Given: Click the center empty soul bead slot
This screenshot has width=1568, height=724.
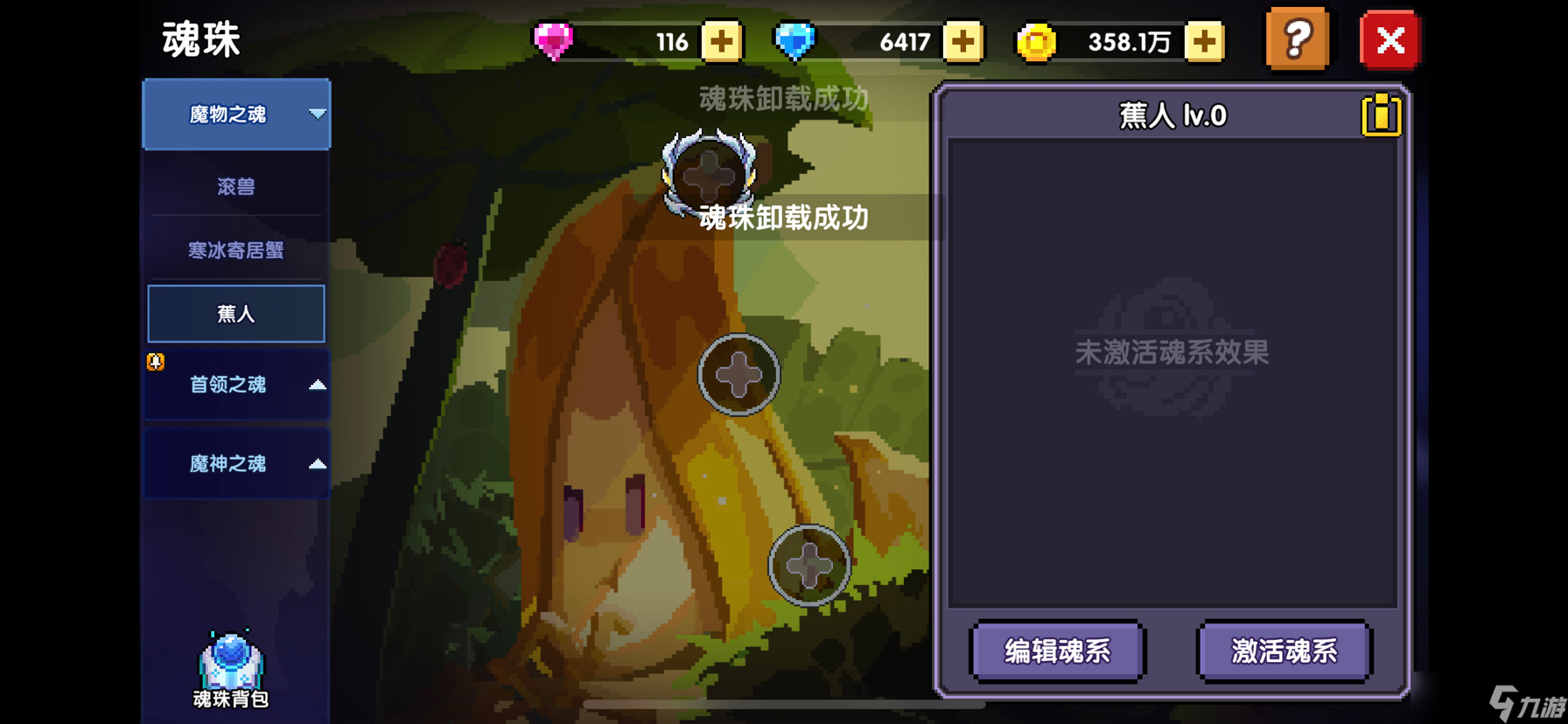Looking at the screenshot, I should pos(738,374).
